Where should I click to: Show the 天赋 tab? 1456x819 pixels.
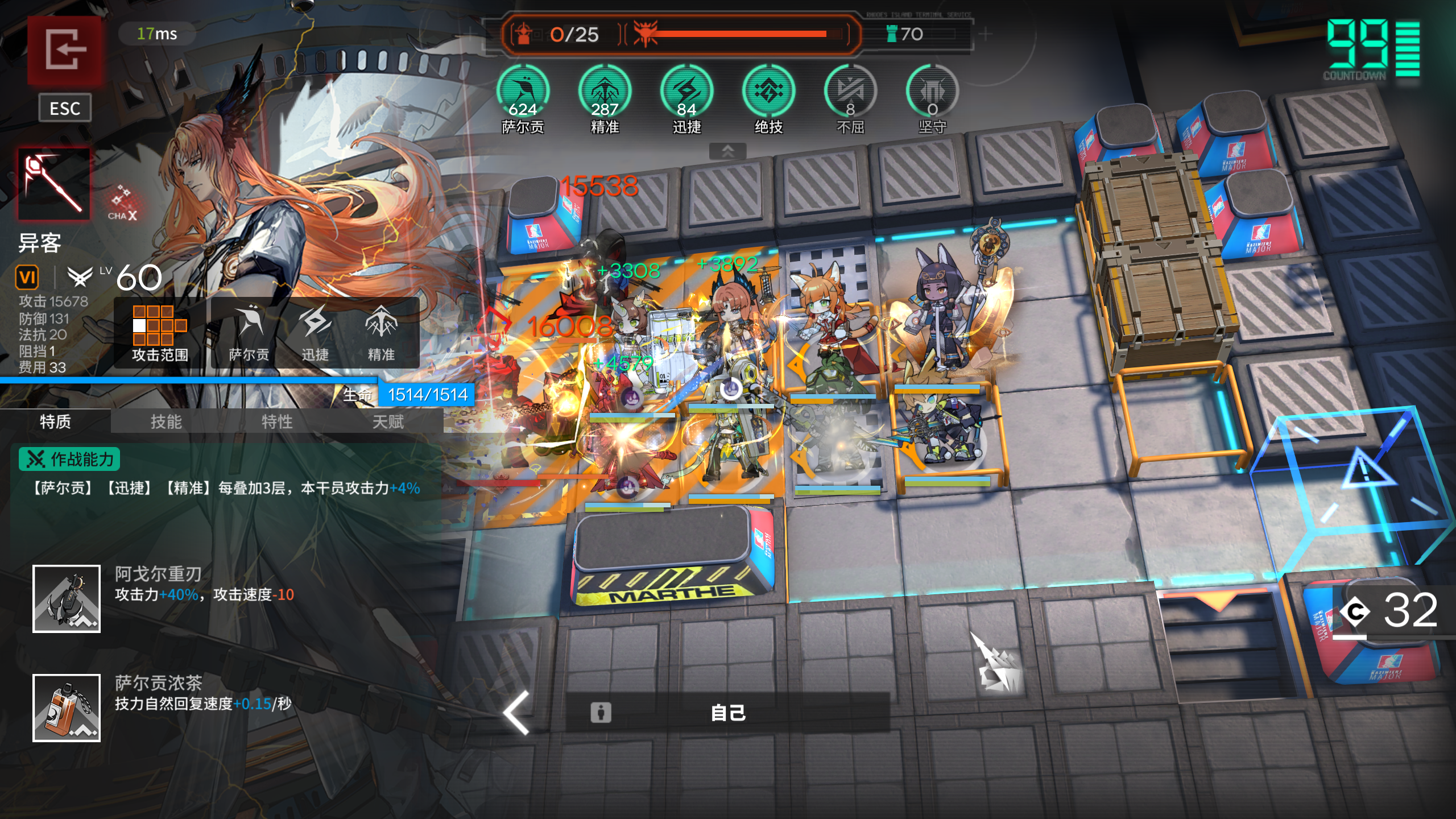(x=388, y=422)
